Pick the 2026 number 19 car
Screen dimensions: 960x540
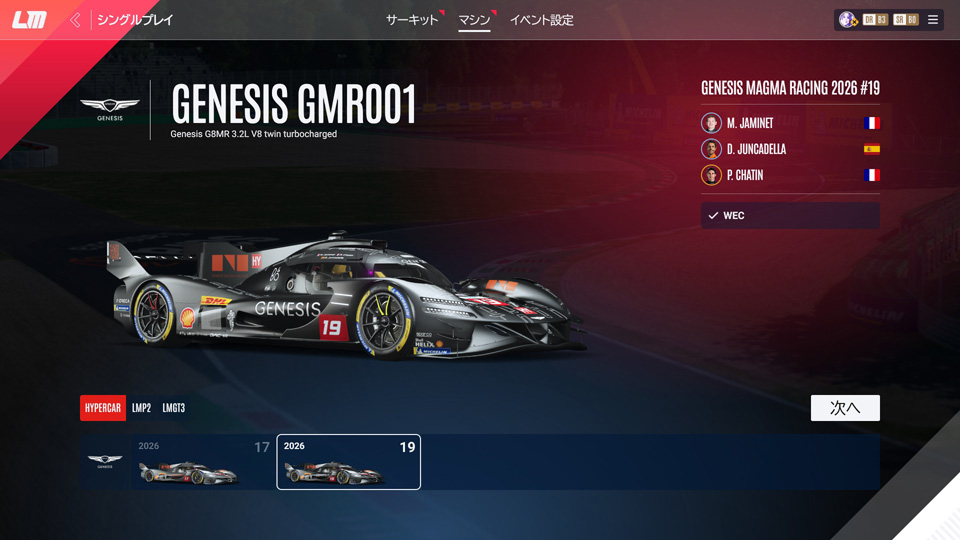(348, 462)
